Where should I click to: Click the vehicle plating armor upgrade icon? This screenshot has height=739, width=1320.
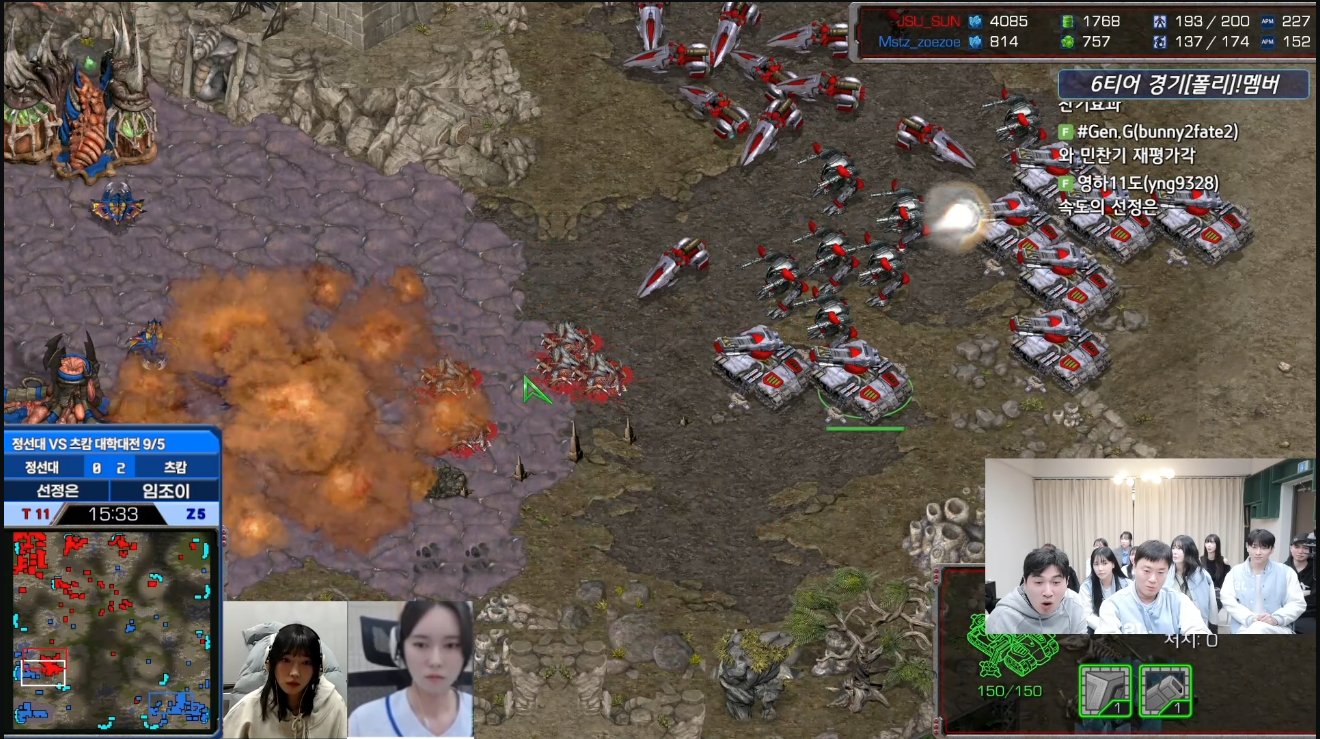(x=1104, y=690)
